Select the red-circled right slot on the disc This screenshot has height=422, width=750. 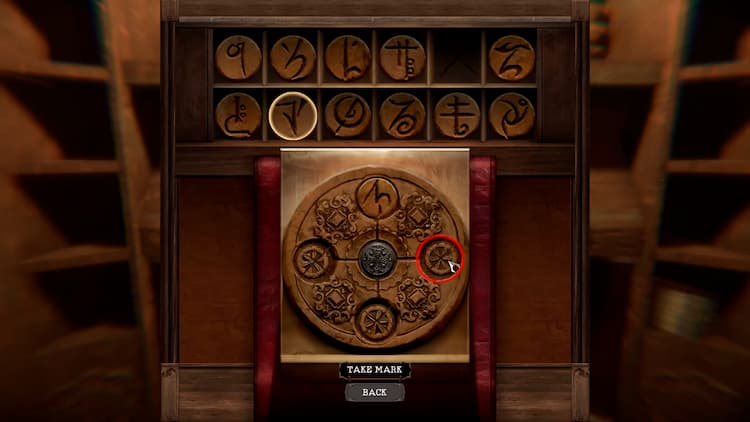[438, 260]
